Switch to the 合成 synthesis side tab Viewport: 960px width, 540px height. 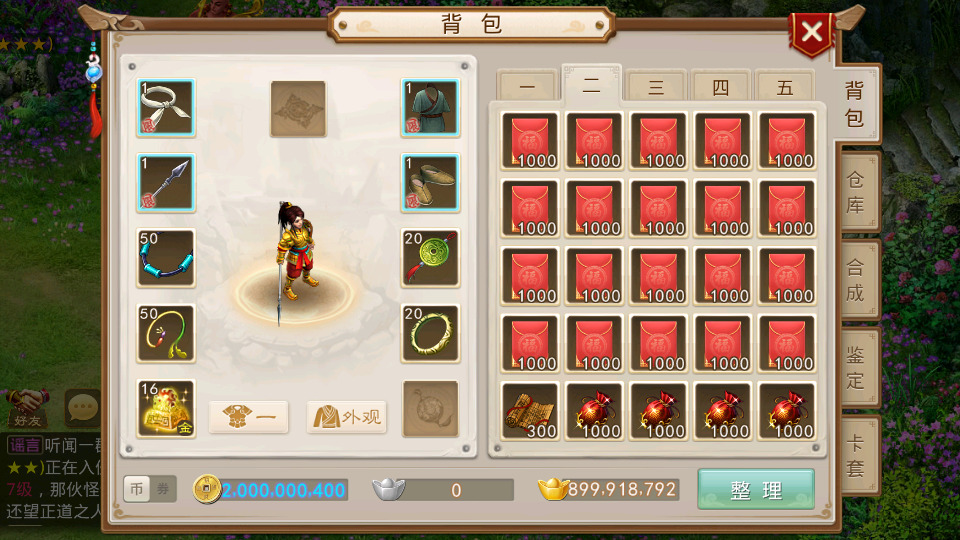click(856, 280)
